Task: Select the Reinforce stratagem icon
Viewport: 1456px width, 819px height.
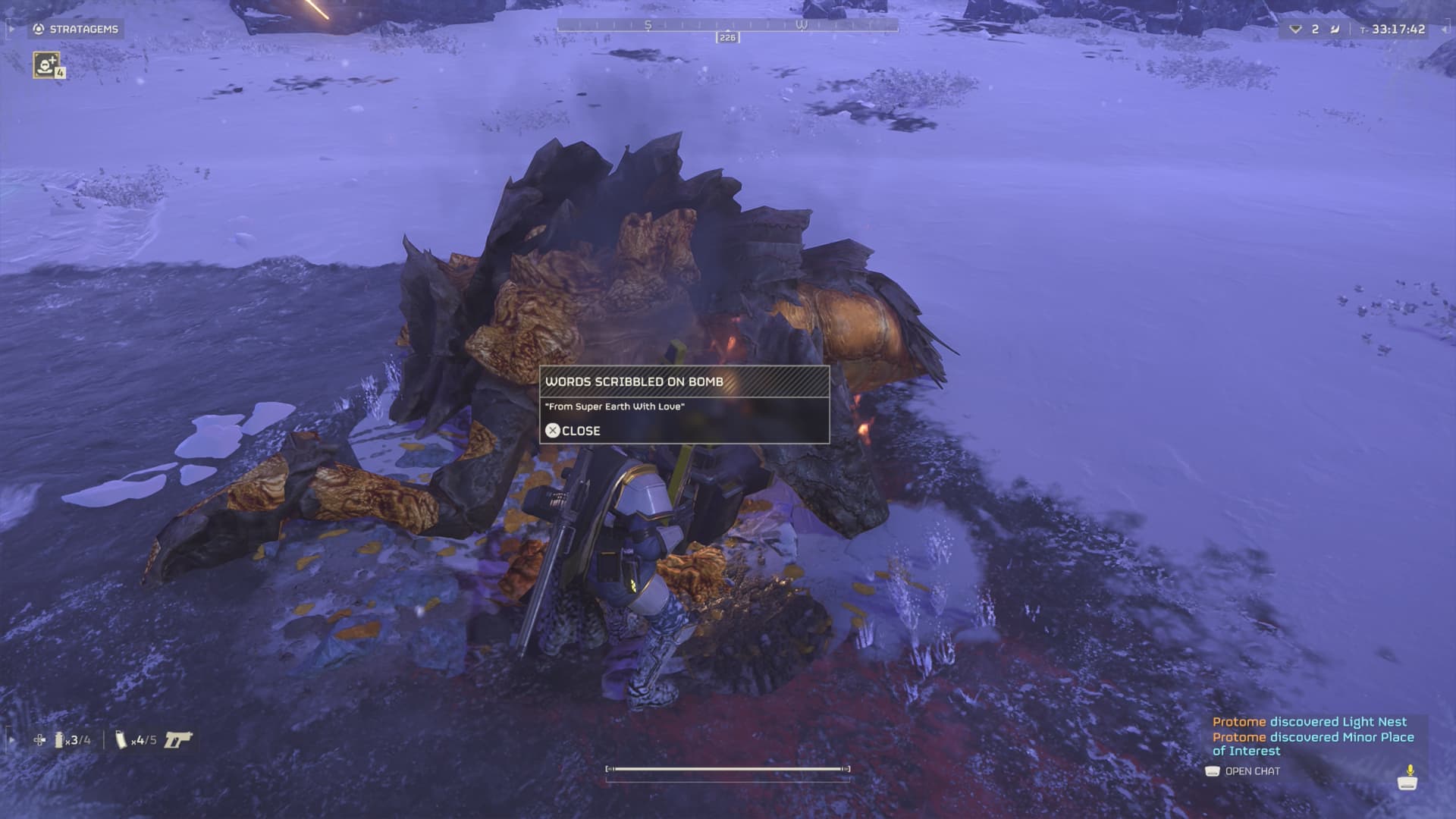Action: point(46,64)
